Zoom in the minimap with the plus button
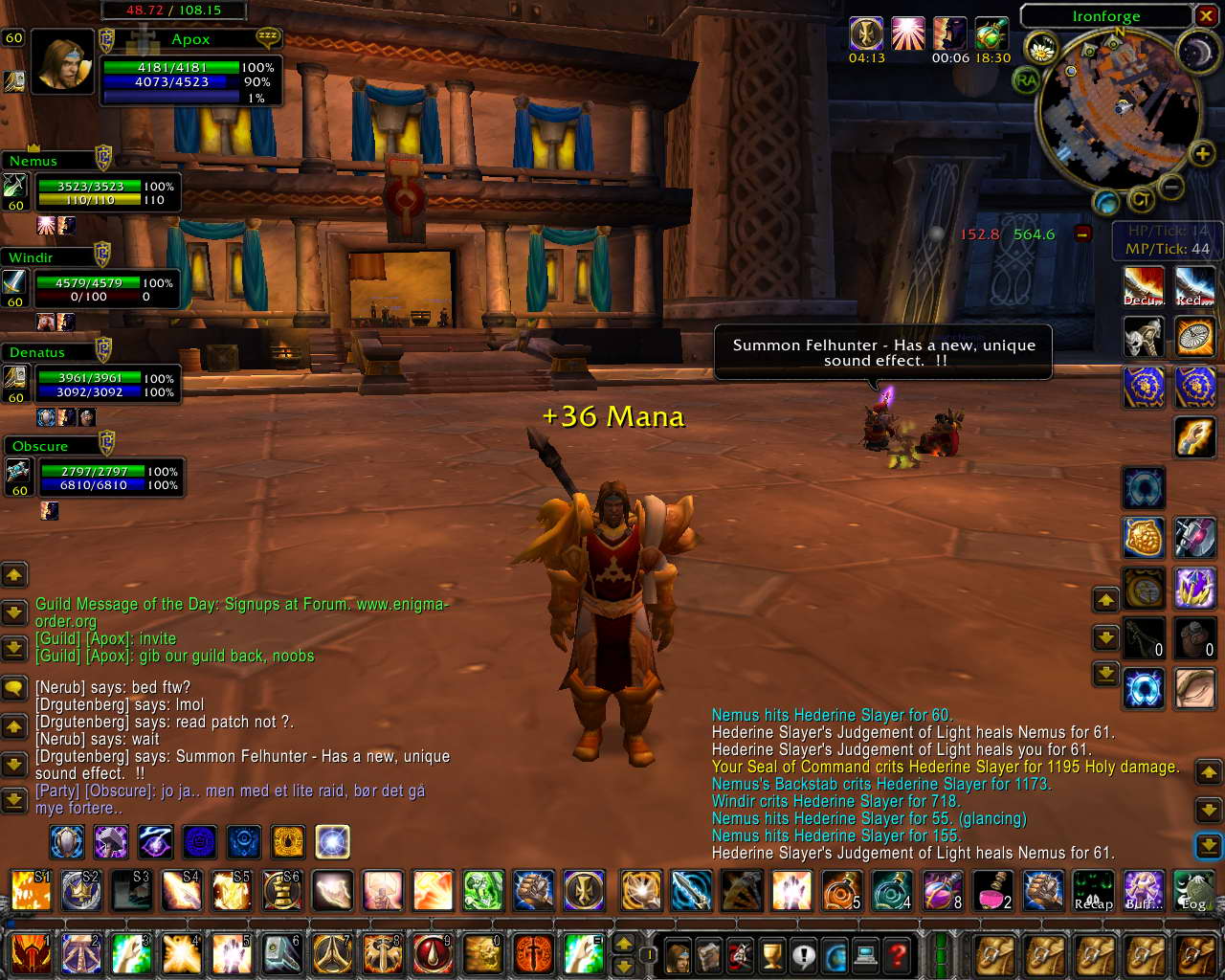Viewport: 1225px width, 980px height. [x=1201, y=153]
